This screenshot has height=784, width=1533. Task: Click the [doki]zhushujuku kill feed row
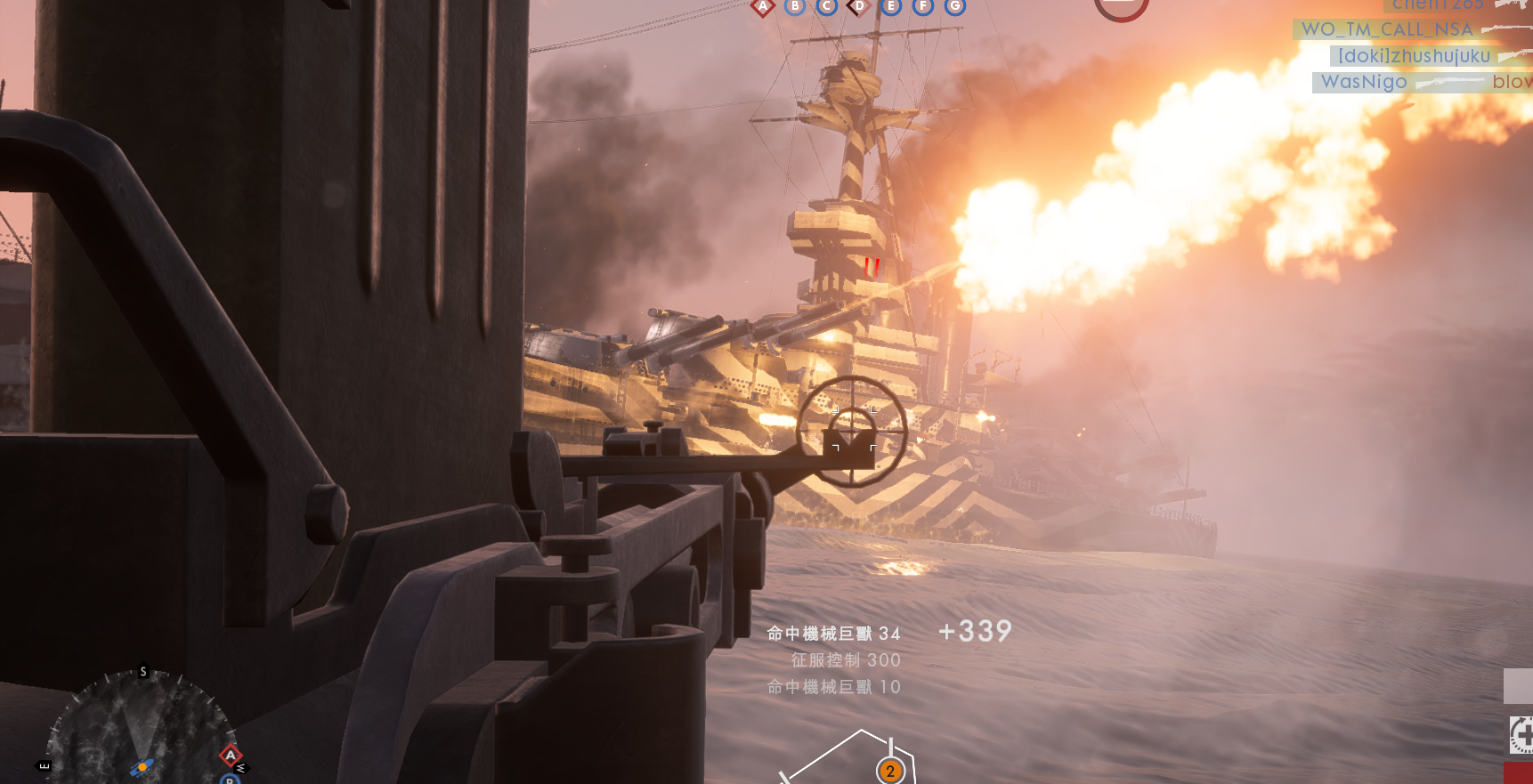1414,56
